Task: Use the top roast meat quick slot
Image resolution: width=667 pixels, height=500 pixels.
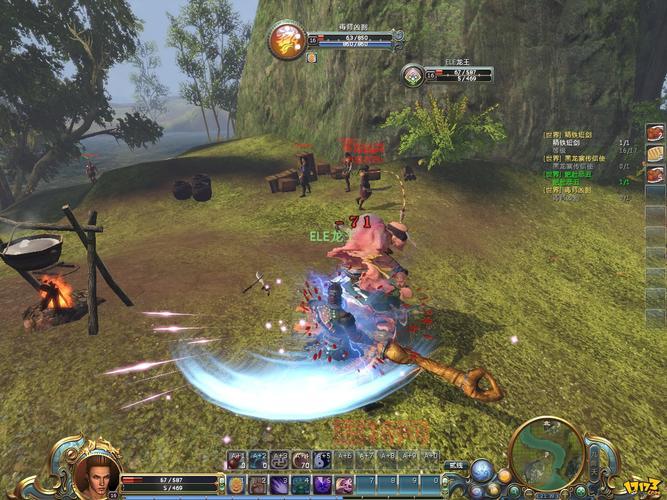Action: click(655, 132)
